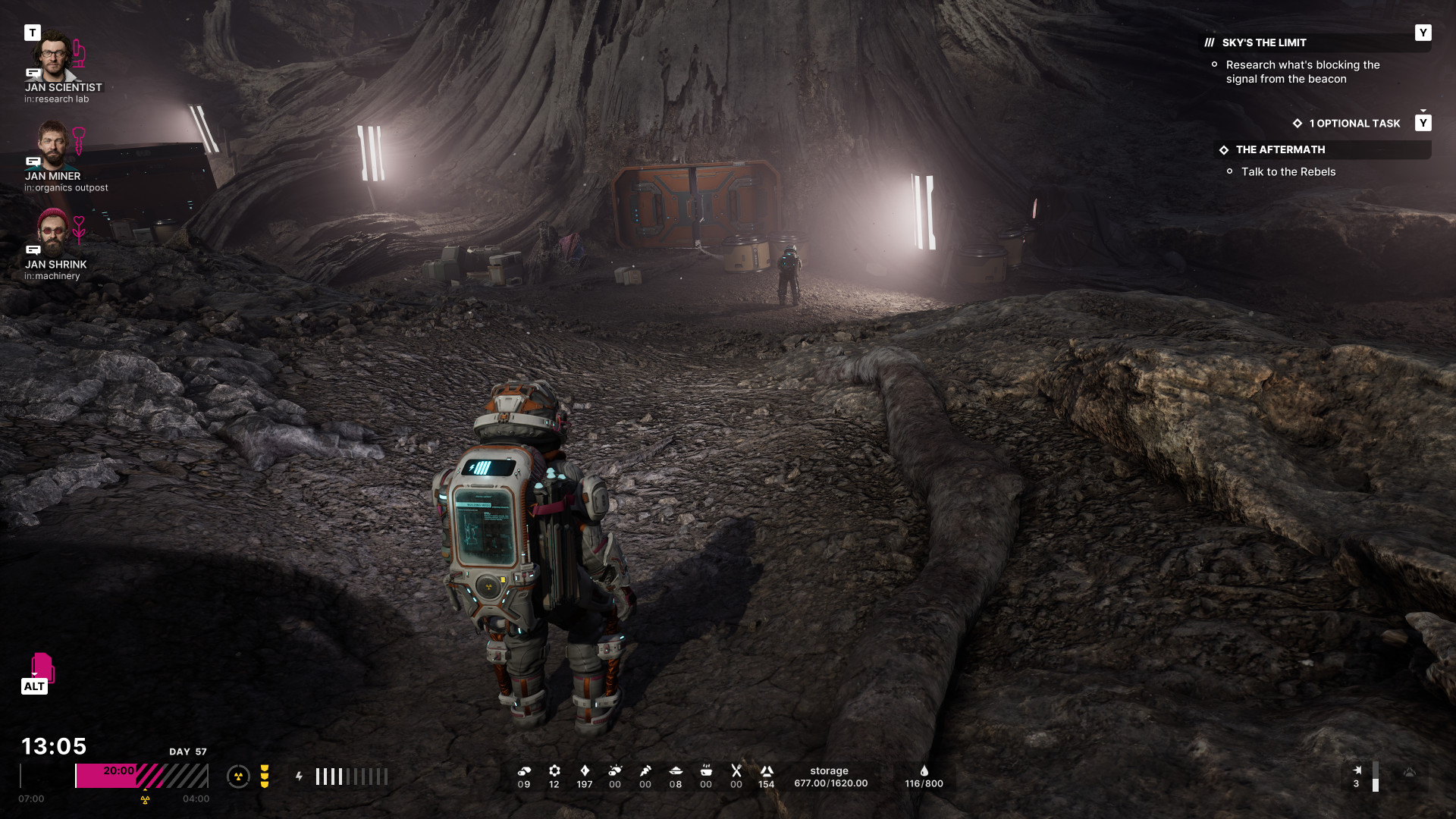Open The Aftermath optional task

[1280, 149]
